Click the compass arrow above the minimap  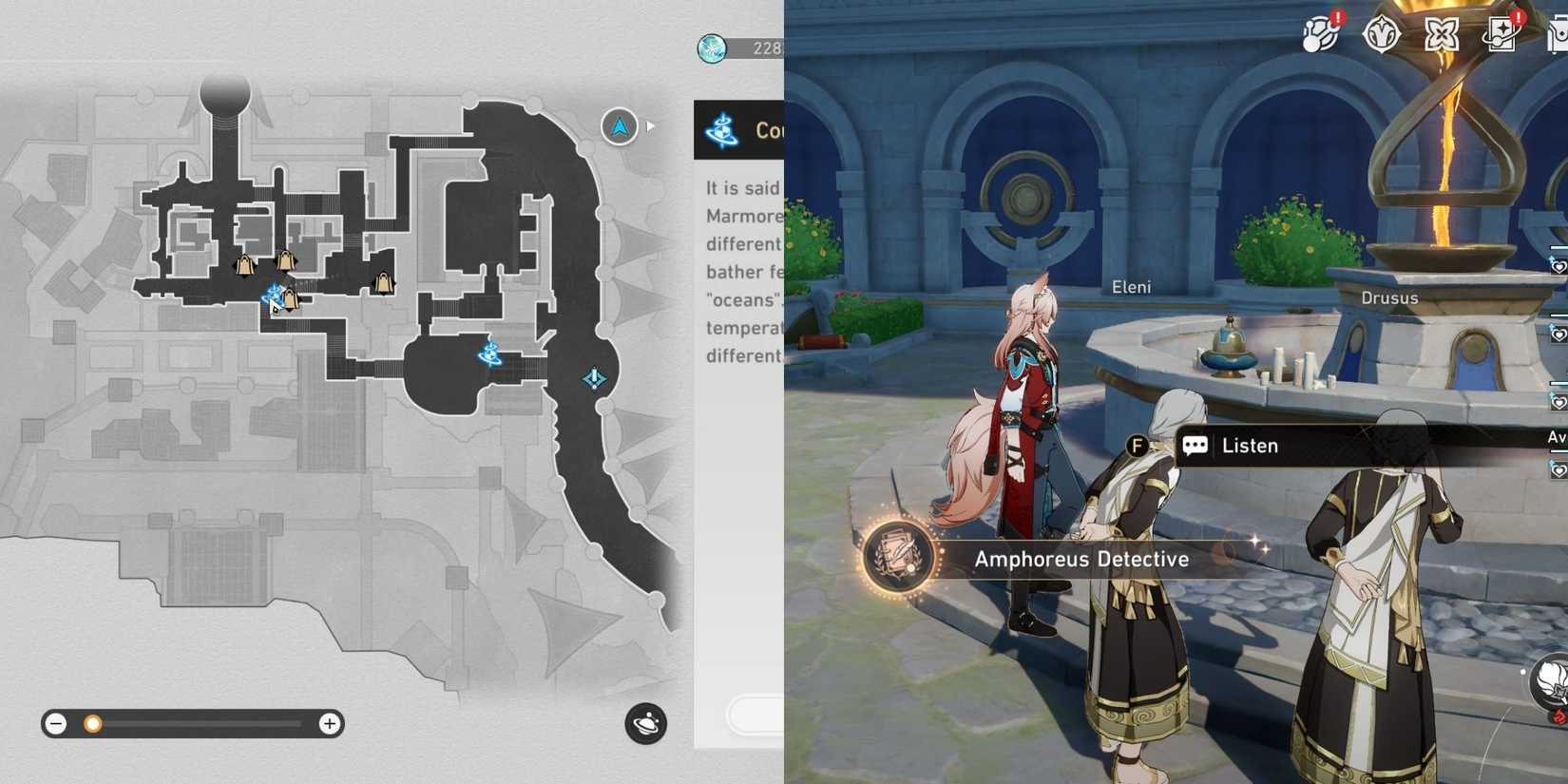click(x=618, y=126)
